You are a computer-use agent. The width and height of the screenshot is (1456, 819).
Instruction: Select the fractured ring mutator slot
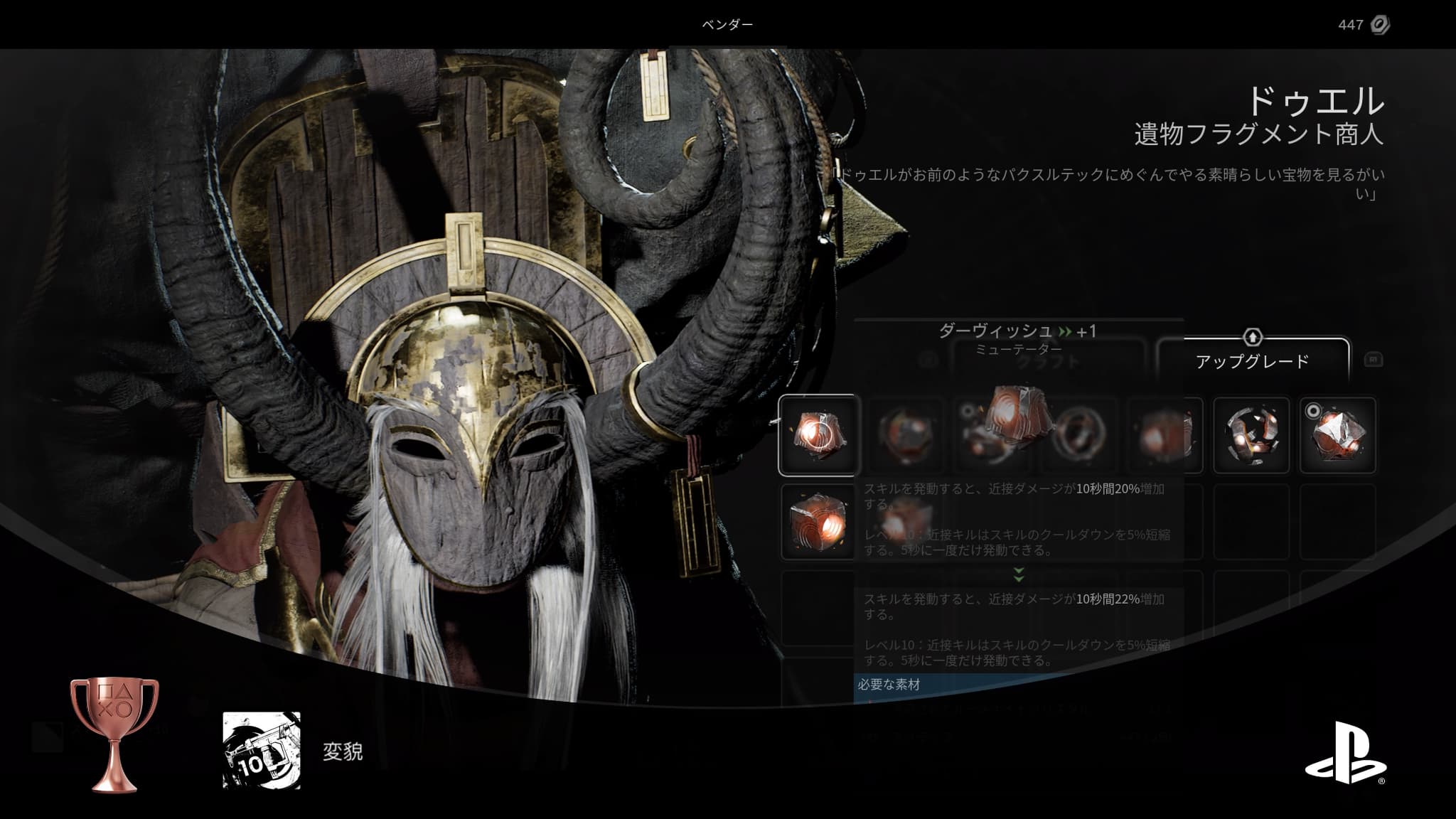click(1251, 435)
